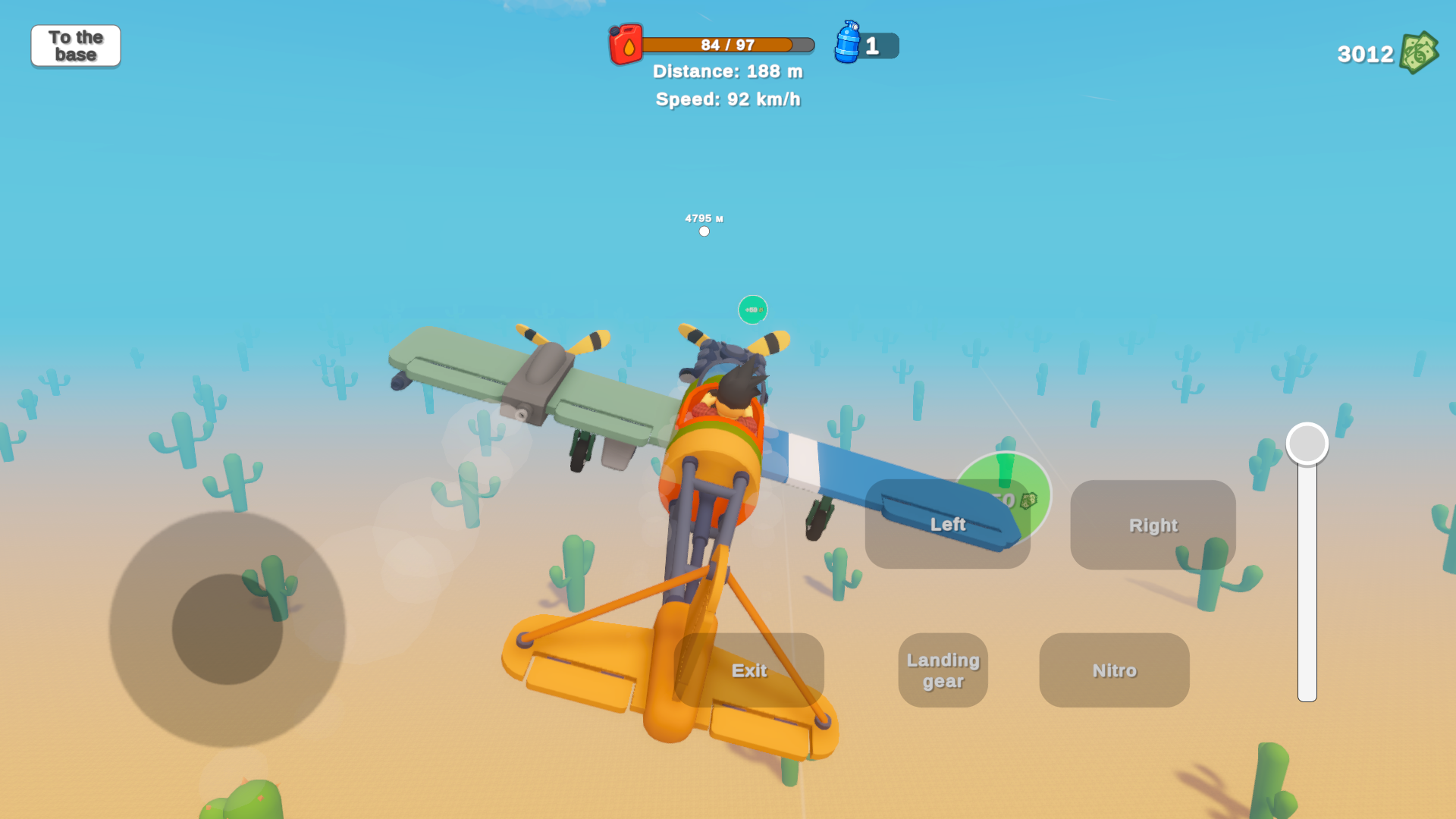Tap the 4795 m waypoint marker dot

[704, 231]
